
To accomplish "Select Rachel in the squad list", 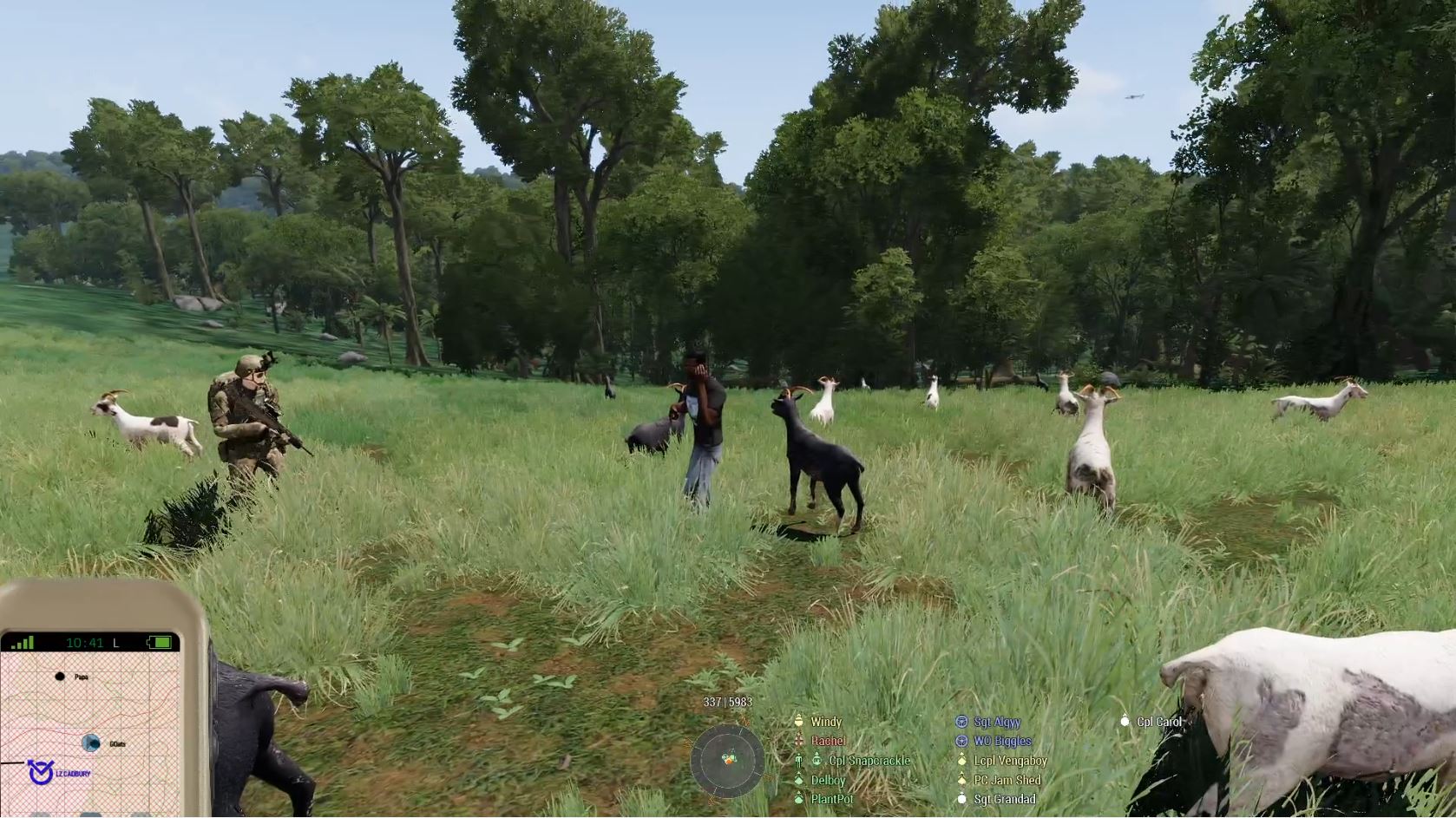I will pyautogui.click(x=828, y=741).
